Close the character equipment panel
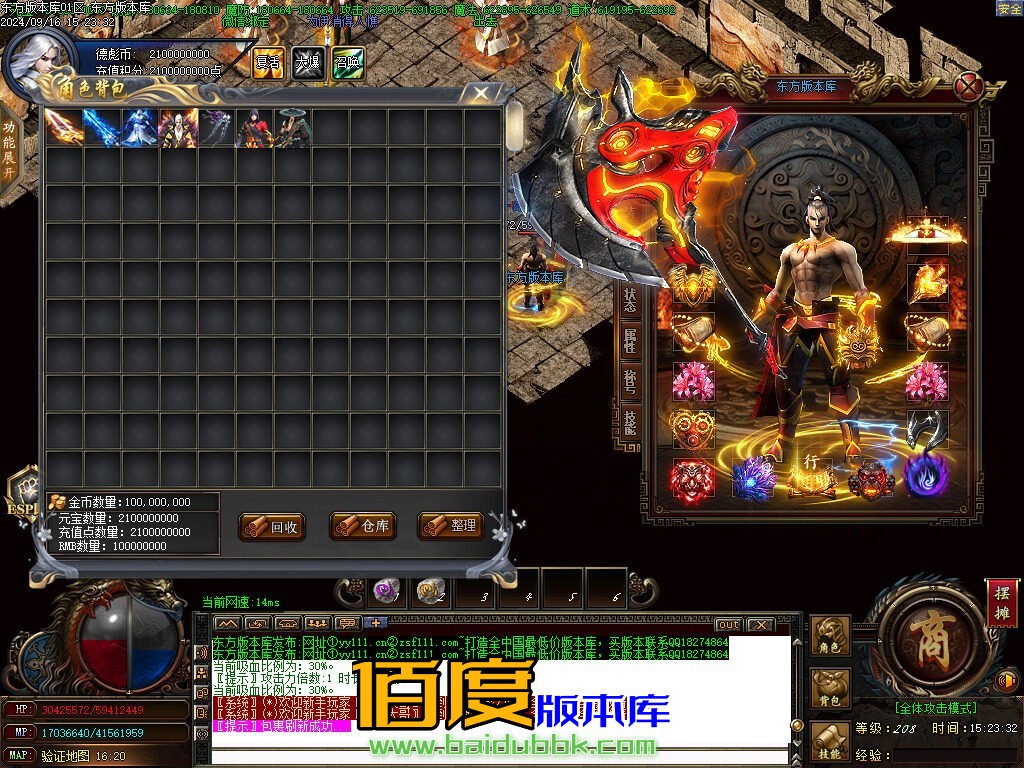Screen dimensions: 1024x768 pyautogui.click(x=968, y=88)
